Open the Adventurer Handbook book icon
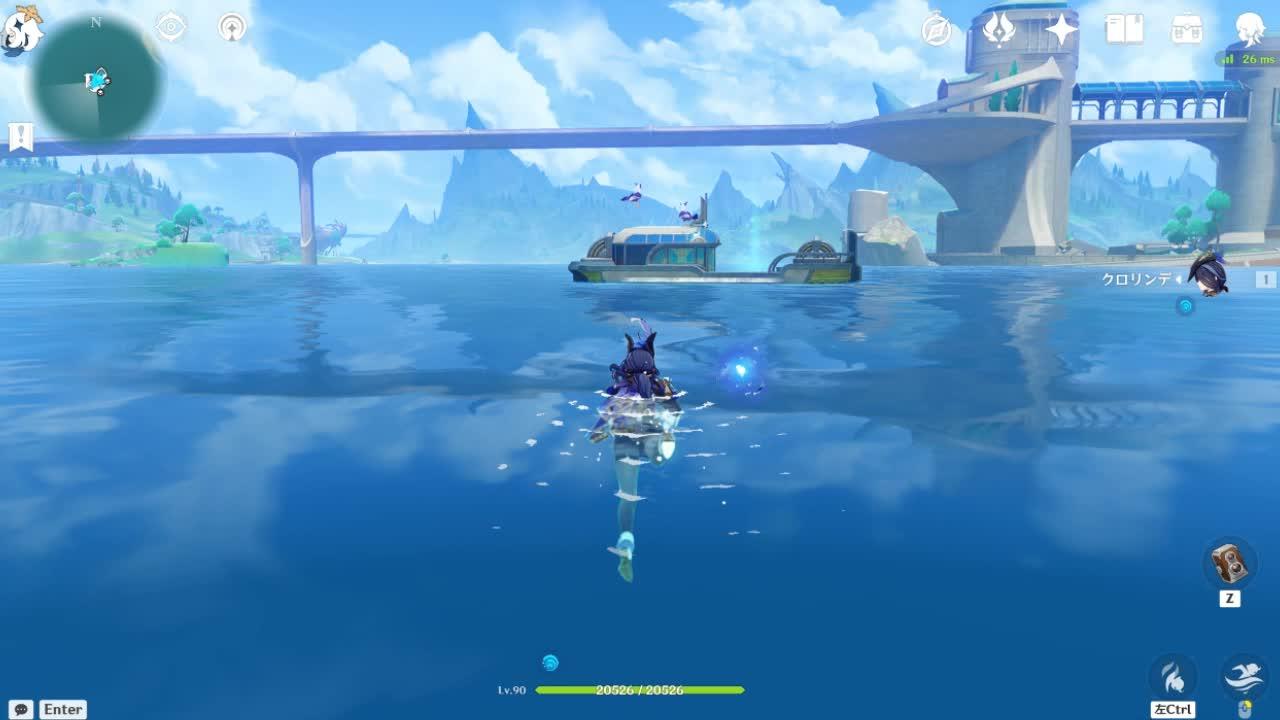This screenshot has height=720, width=1280. tap(1124, 29)
